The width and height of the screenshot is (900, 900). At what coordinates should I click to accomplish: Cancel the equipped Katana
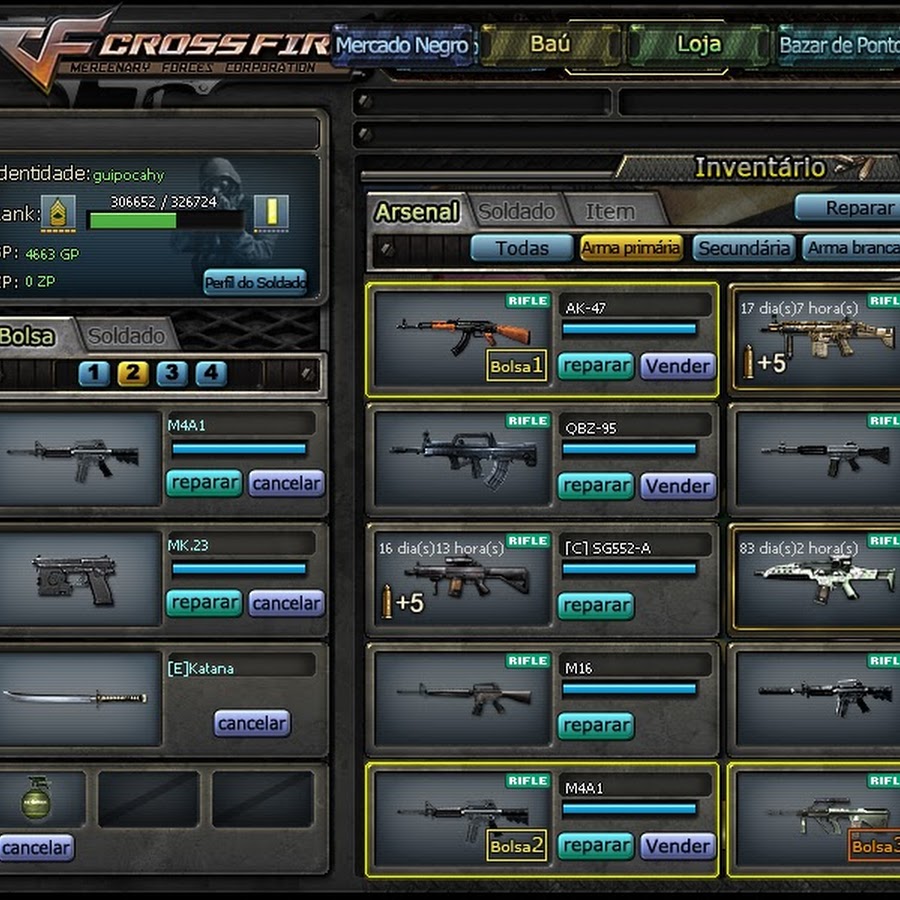coord(252,723)
